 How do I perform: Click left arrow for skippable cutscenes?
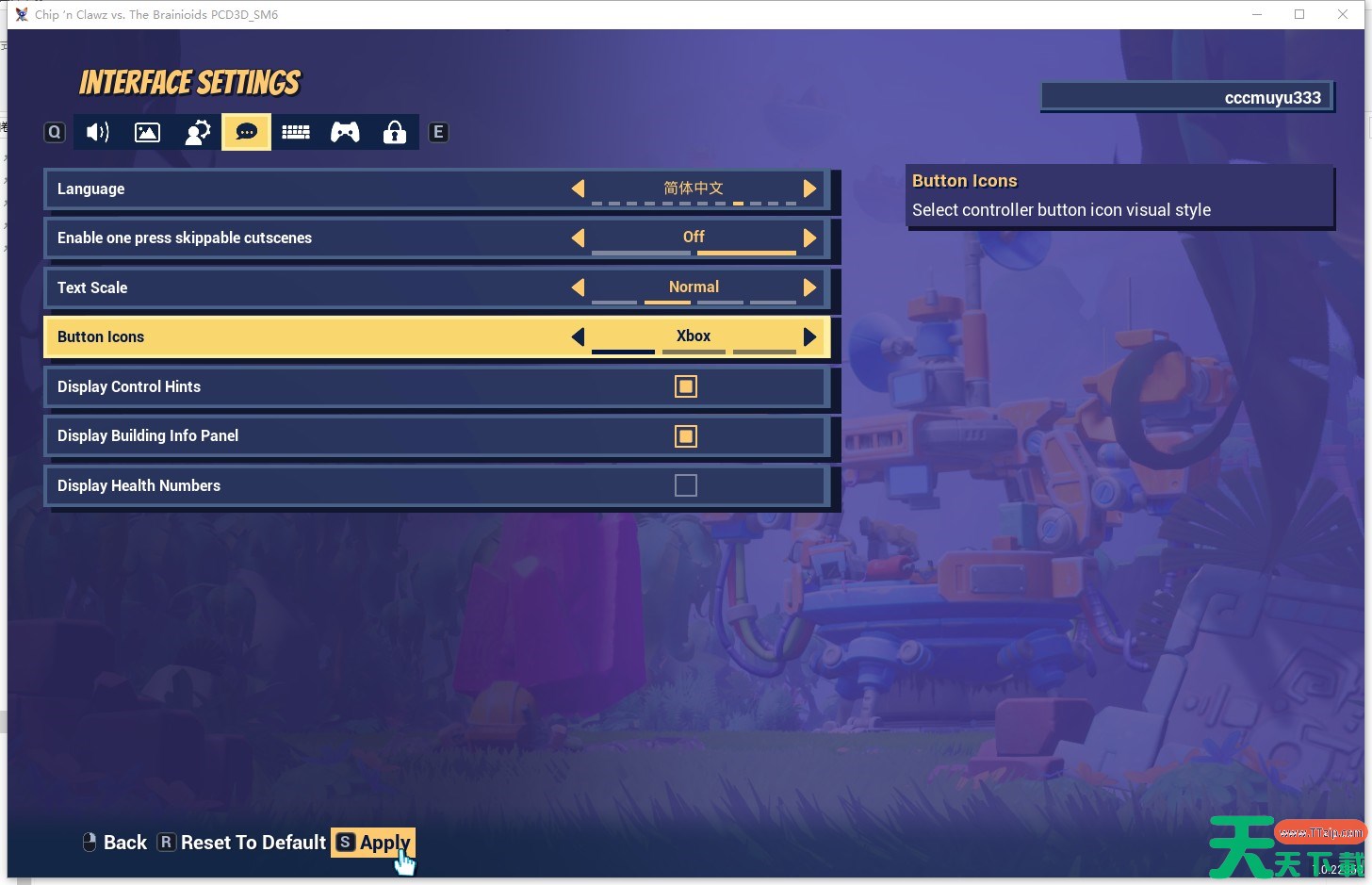click(x=578, y=238)
